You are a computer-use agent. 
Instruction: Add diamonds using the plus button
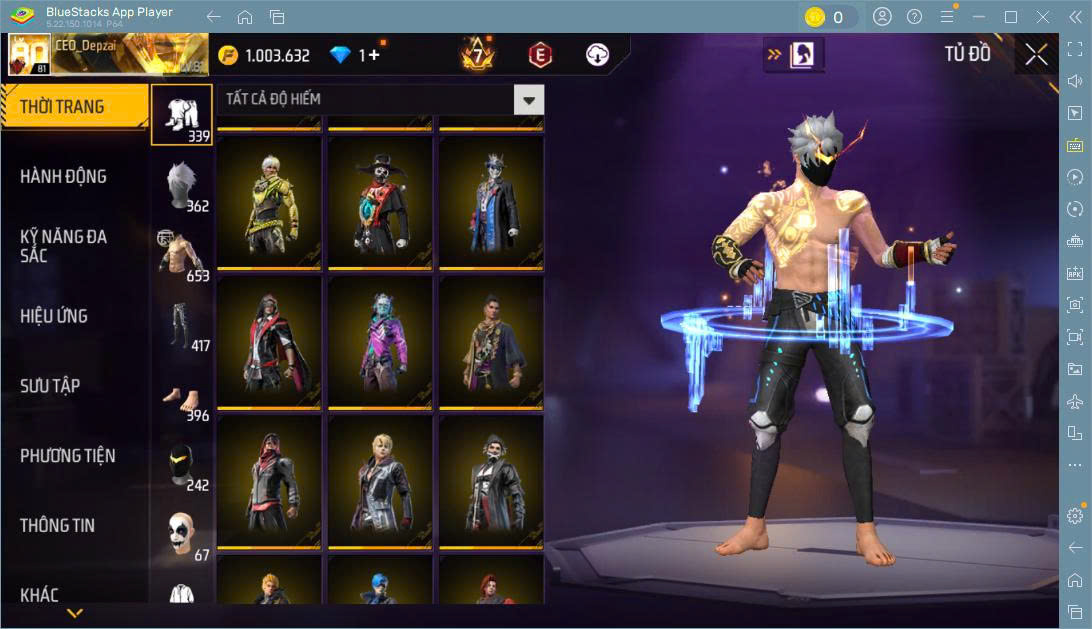coord(375,56)
